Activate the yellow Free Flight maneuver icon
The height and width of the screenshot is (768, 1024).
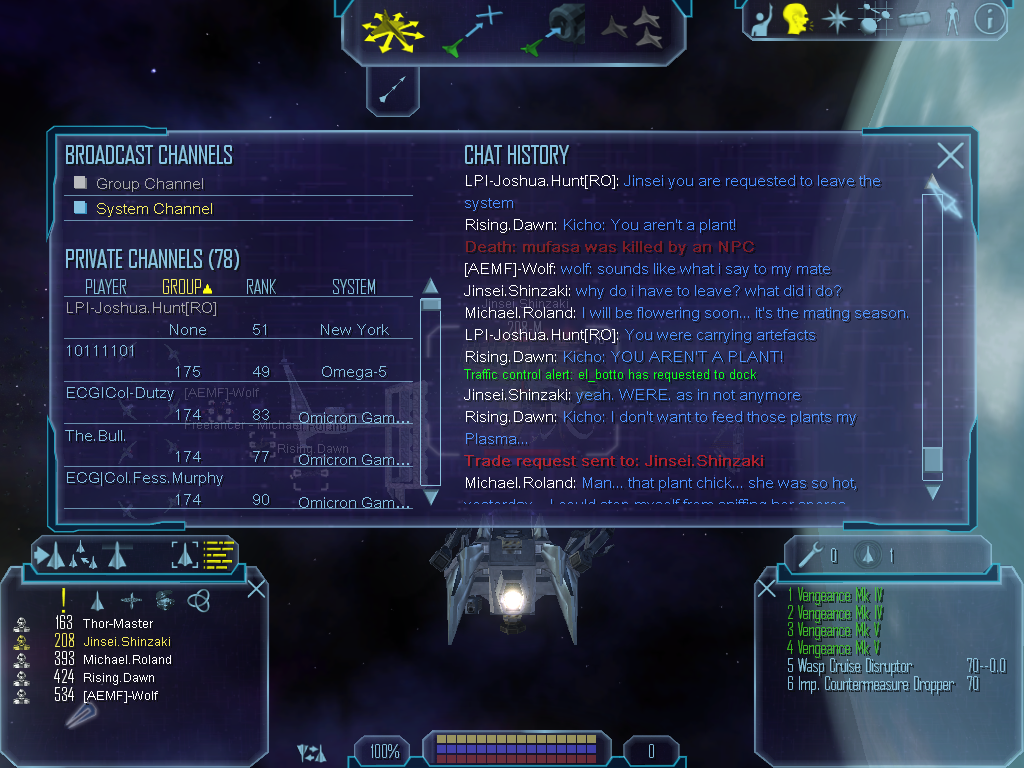point(393,31)
